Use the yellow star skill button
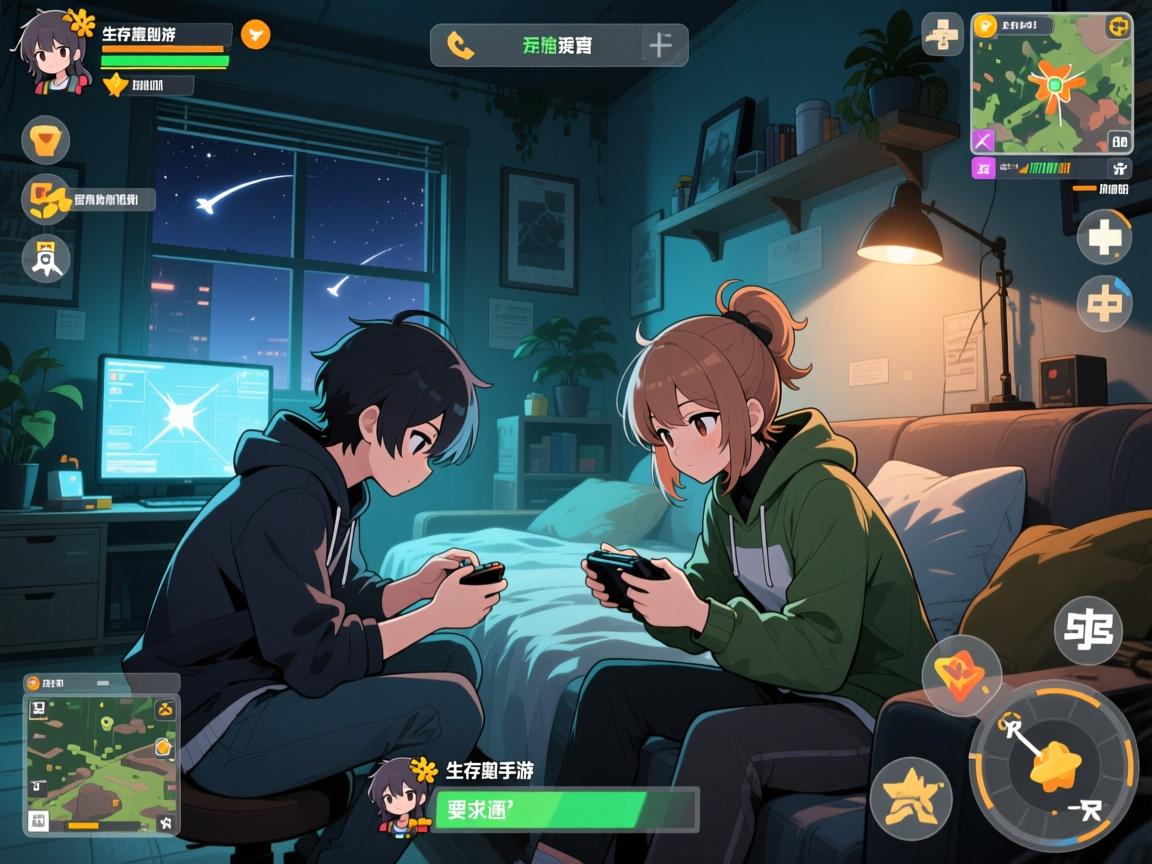The width and height of the screenshot is (1152, 864). (910, 798)
